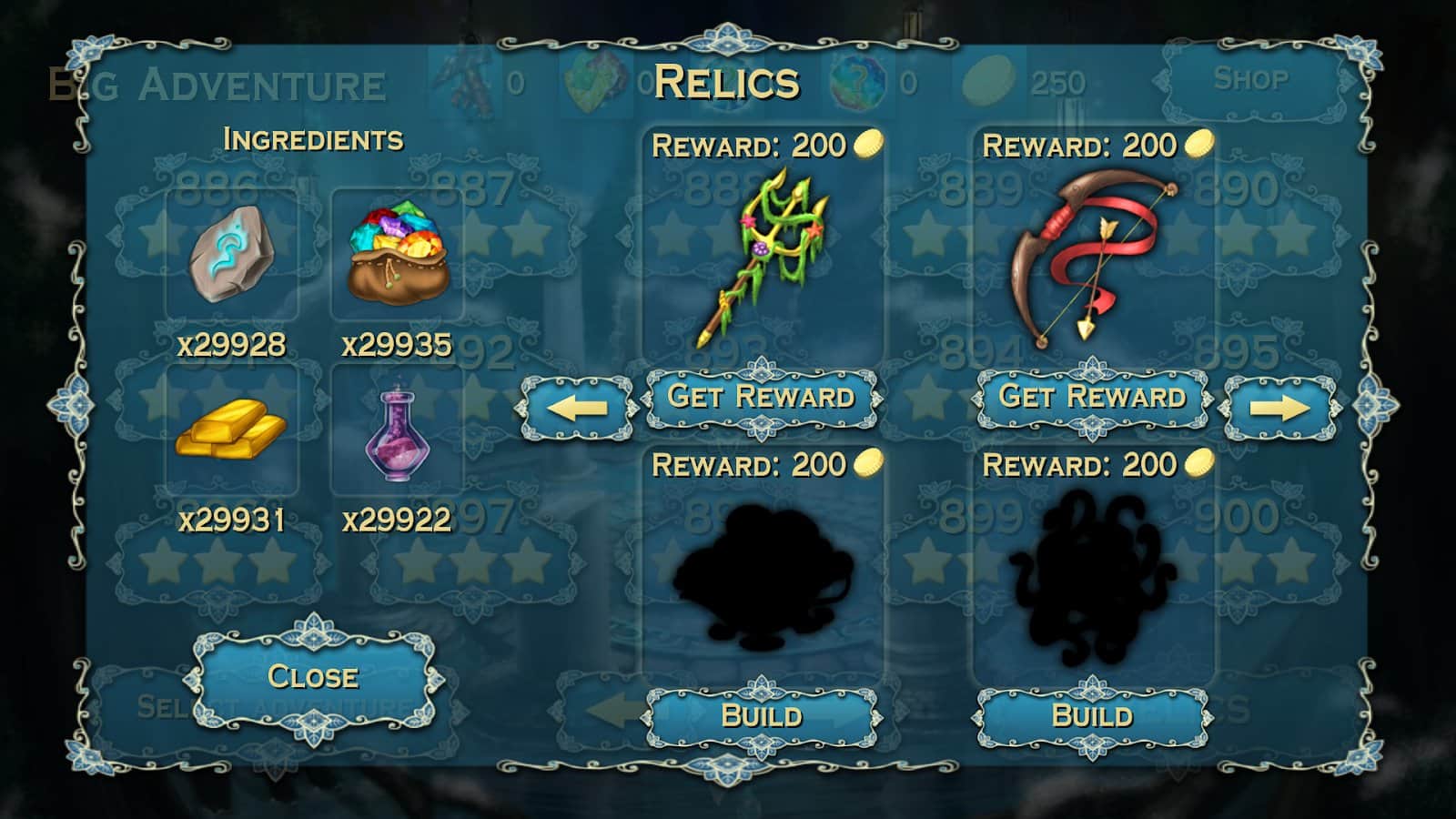Get reward for the bow relic
Screen dimensions: 1456x819
tap(1092, 398)
